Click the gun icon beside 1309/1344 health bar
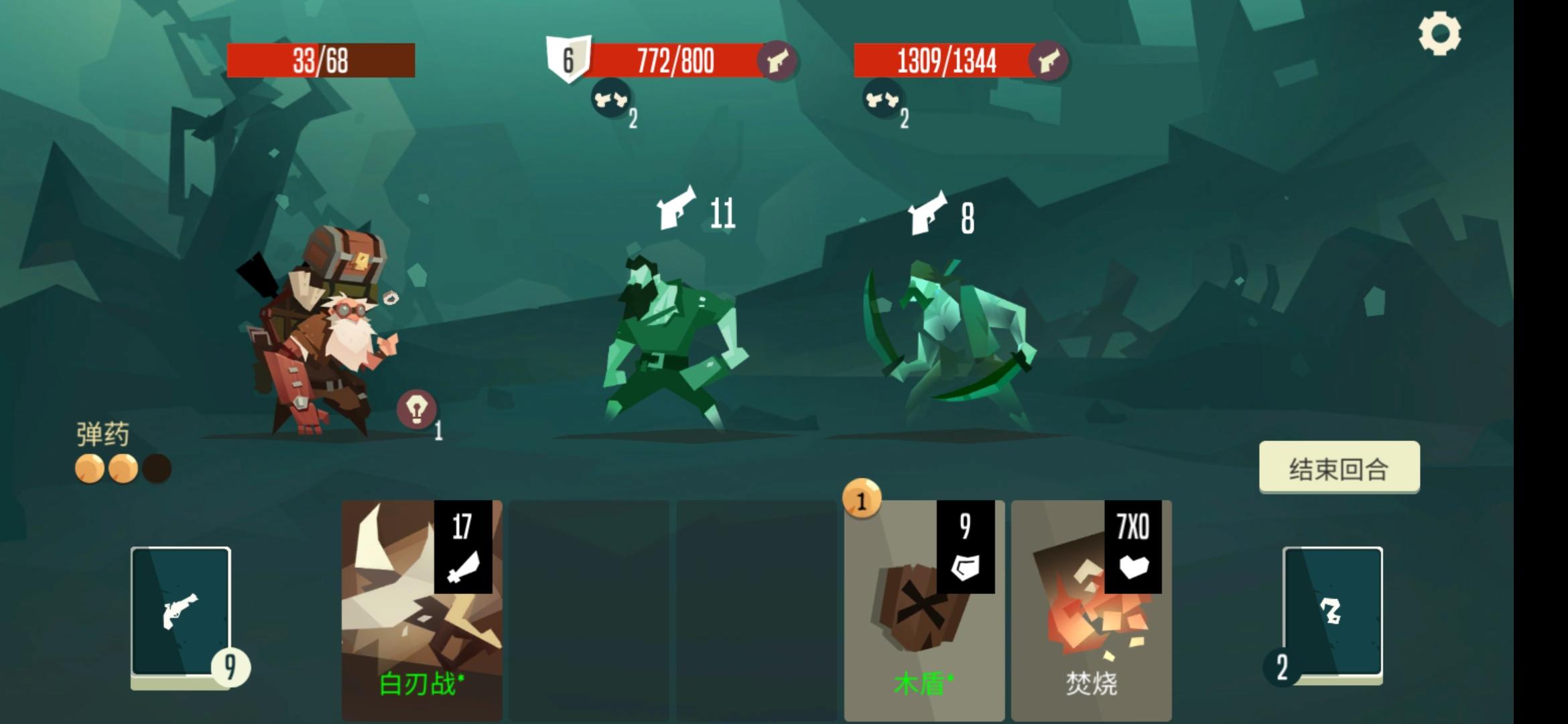1568x724 pixels. (1049, 60)
